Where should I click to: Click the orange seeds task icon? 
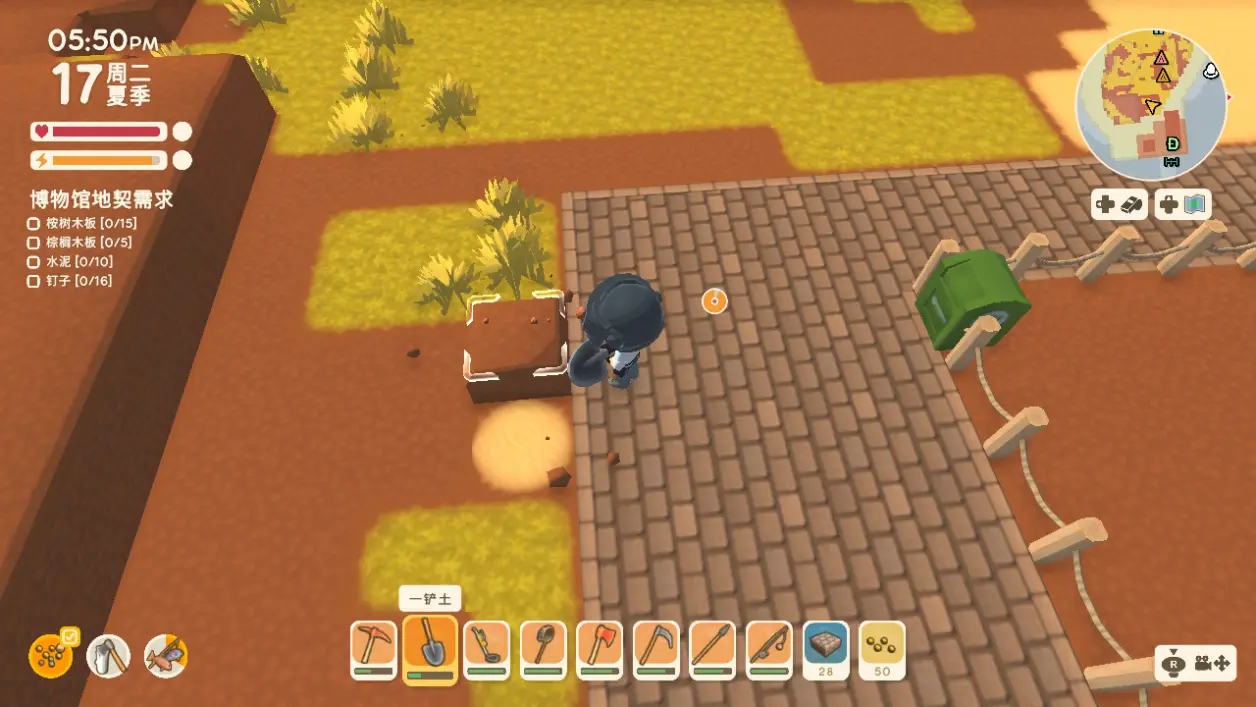(50, 656)
